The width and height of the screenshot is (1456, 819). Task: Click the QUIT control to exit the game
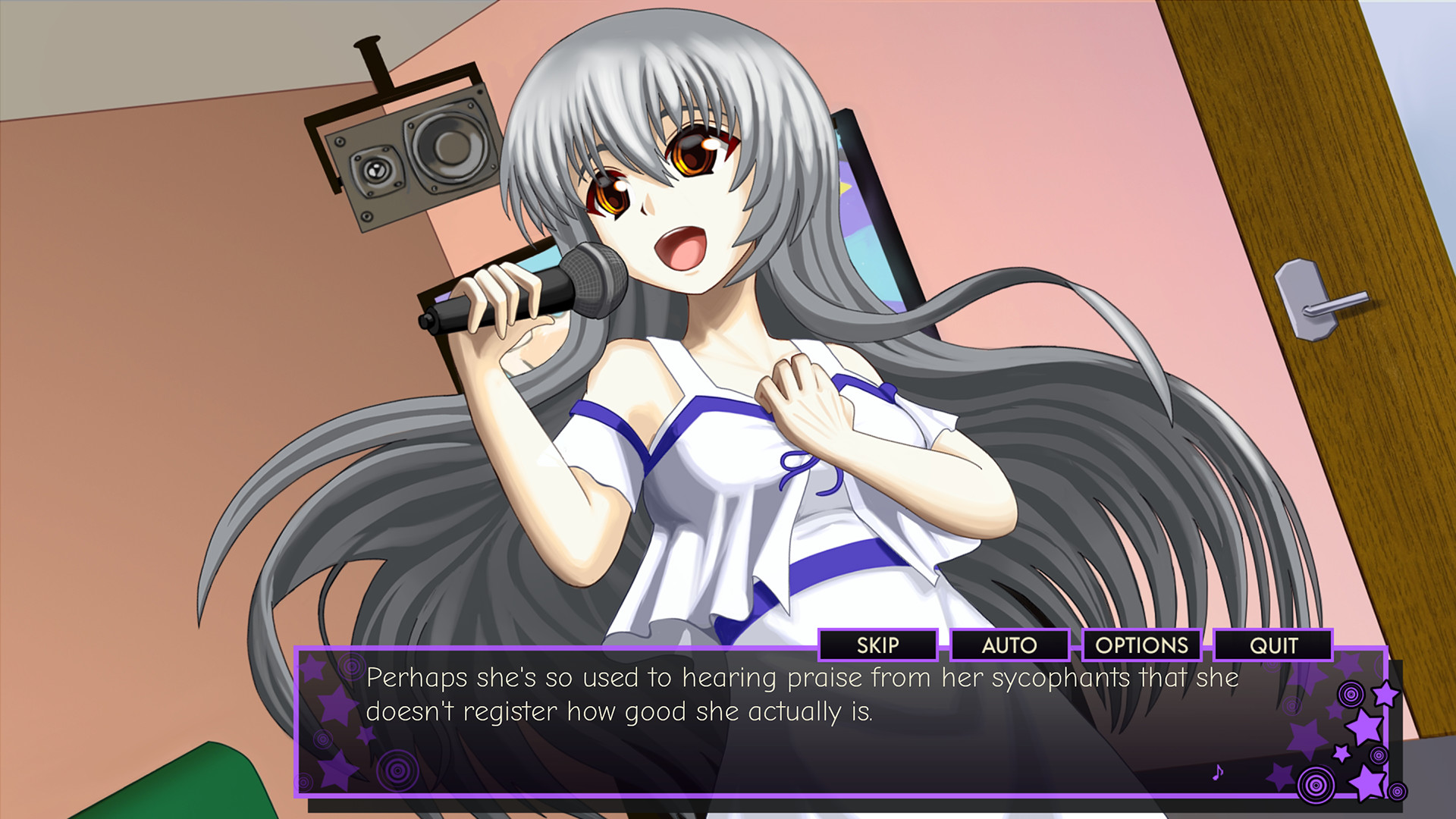tap(1274, 646)
